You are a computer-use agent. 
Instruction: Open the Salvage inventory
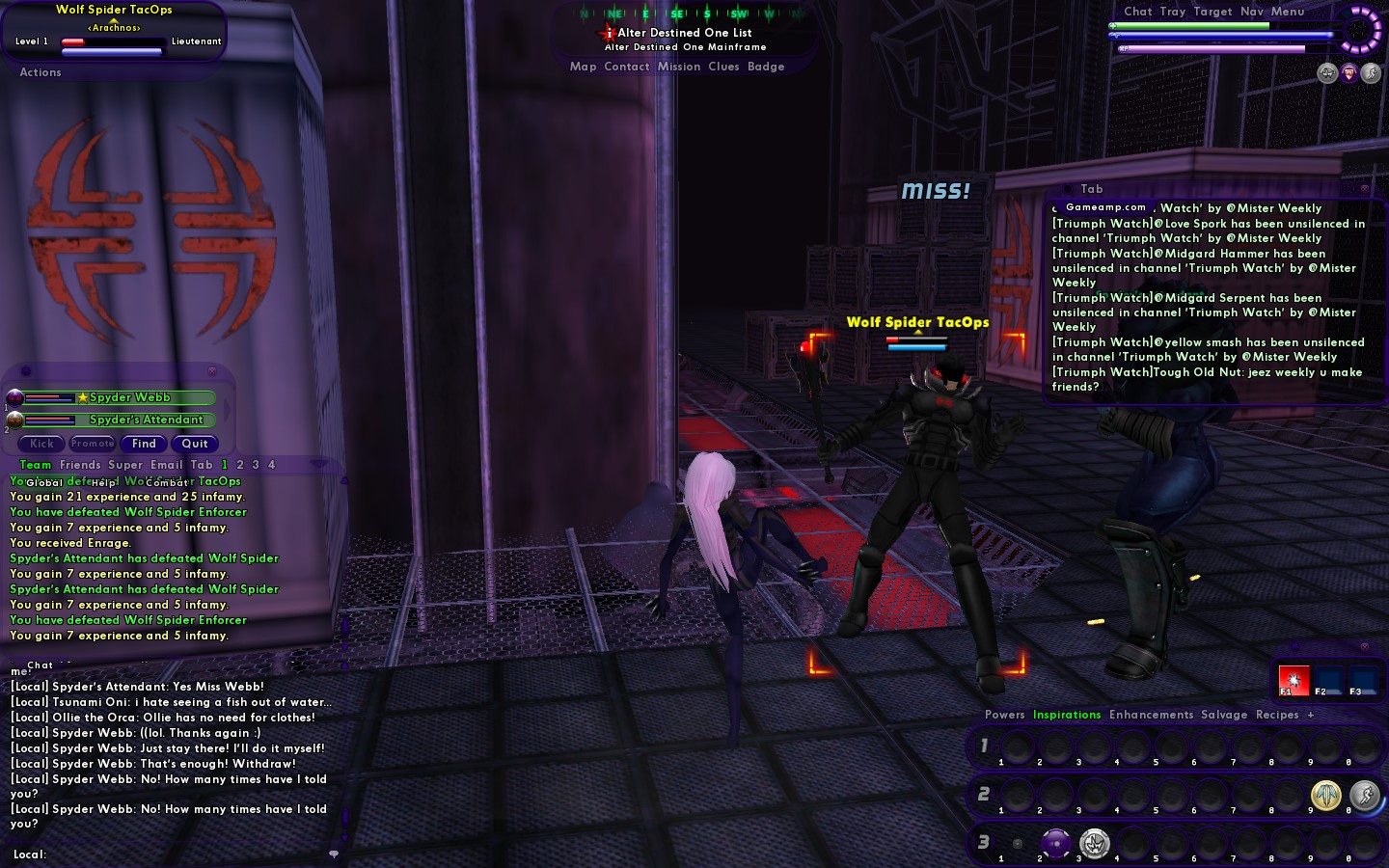[1224, 715]
